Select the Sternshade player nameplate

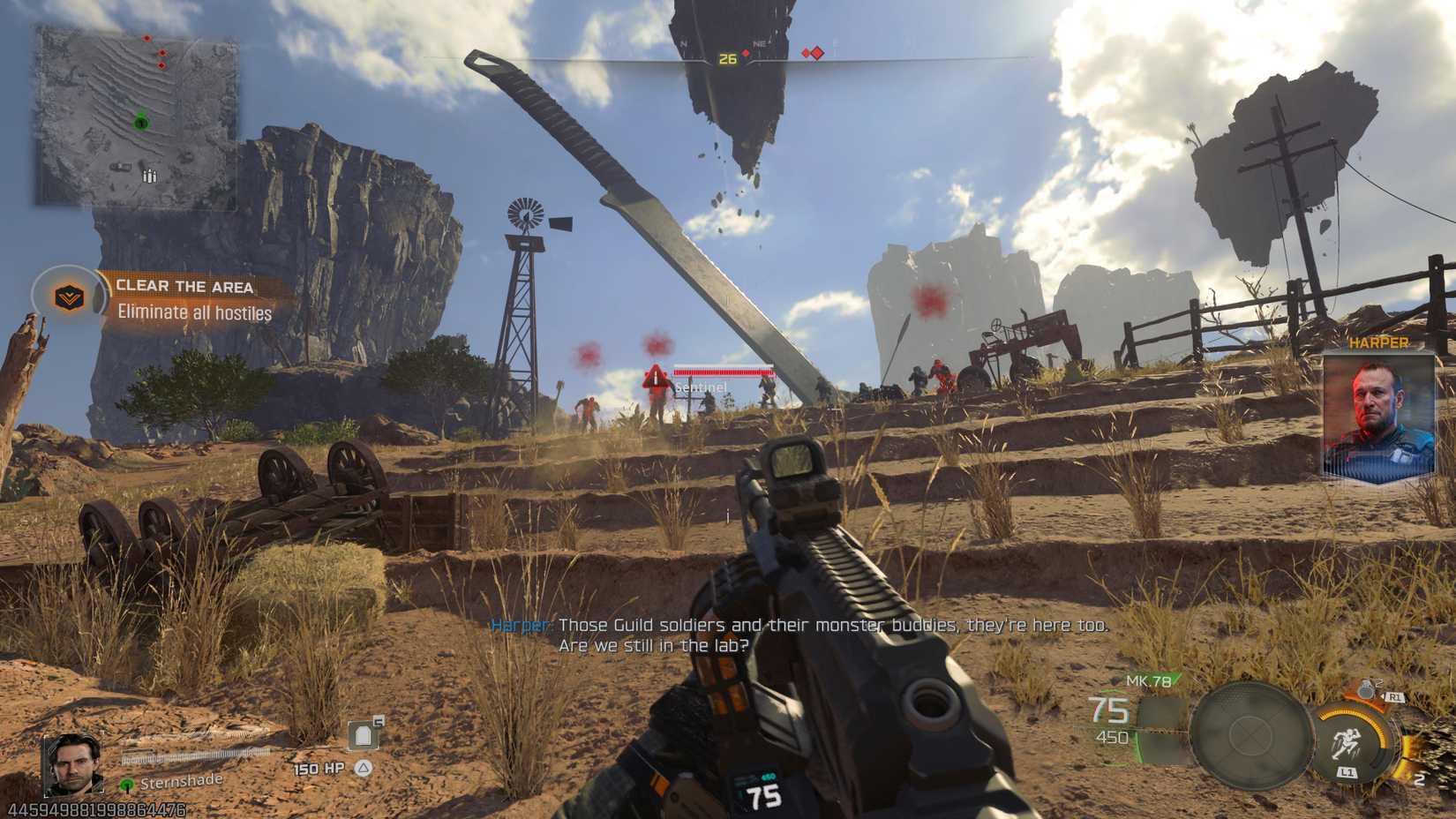pos(181,782)
